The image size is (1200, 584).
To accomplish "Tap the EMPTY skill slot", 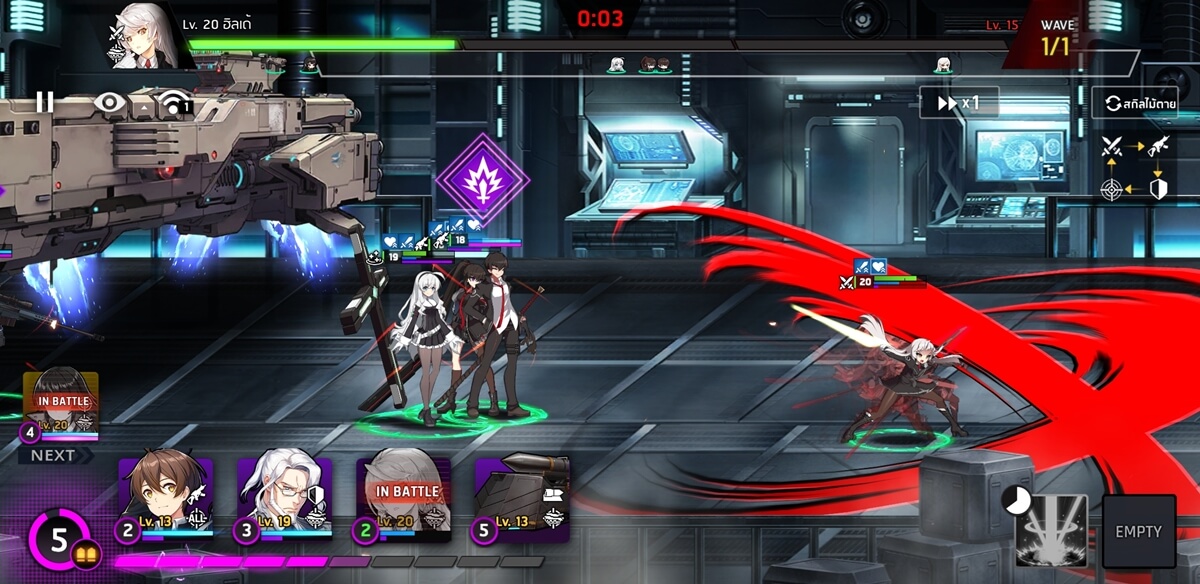I will [x=1139, y=531].
